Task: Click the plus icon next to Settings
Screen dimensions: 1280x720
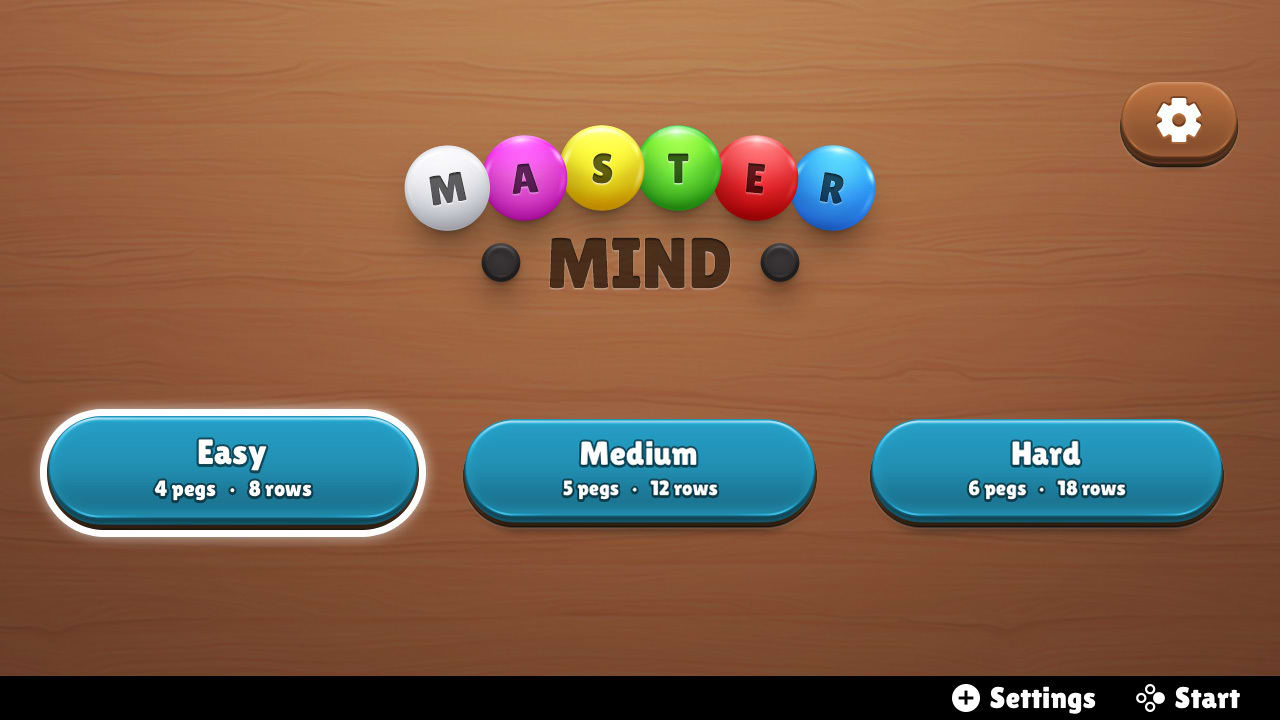Action: (966, 698)
